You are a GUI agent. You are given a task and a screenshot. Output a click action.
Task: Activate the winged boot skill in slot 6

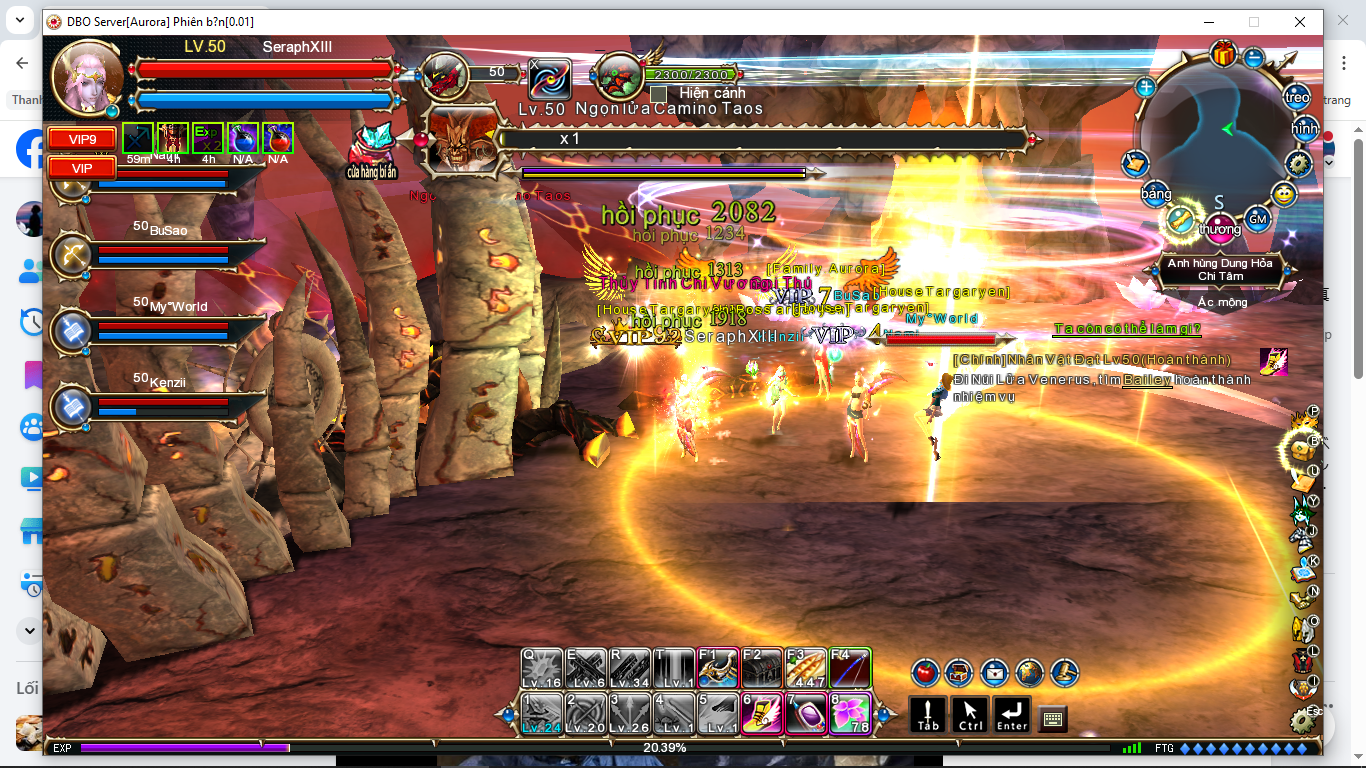(761, 713)
